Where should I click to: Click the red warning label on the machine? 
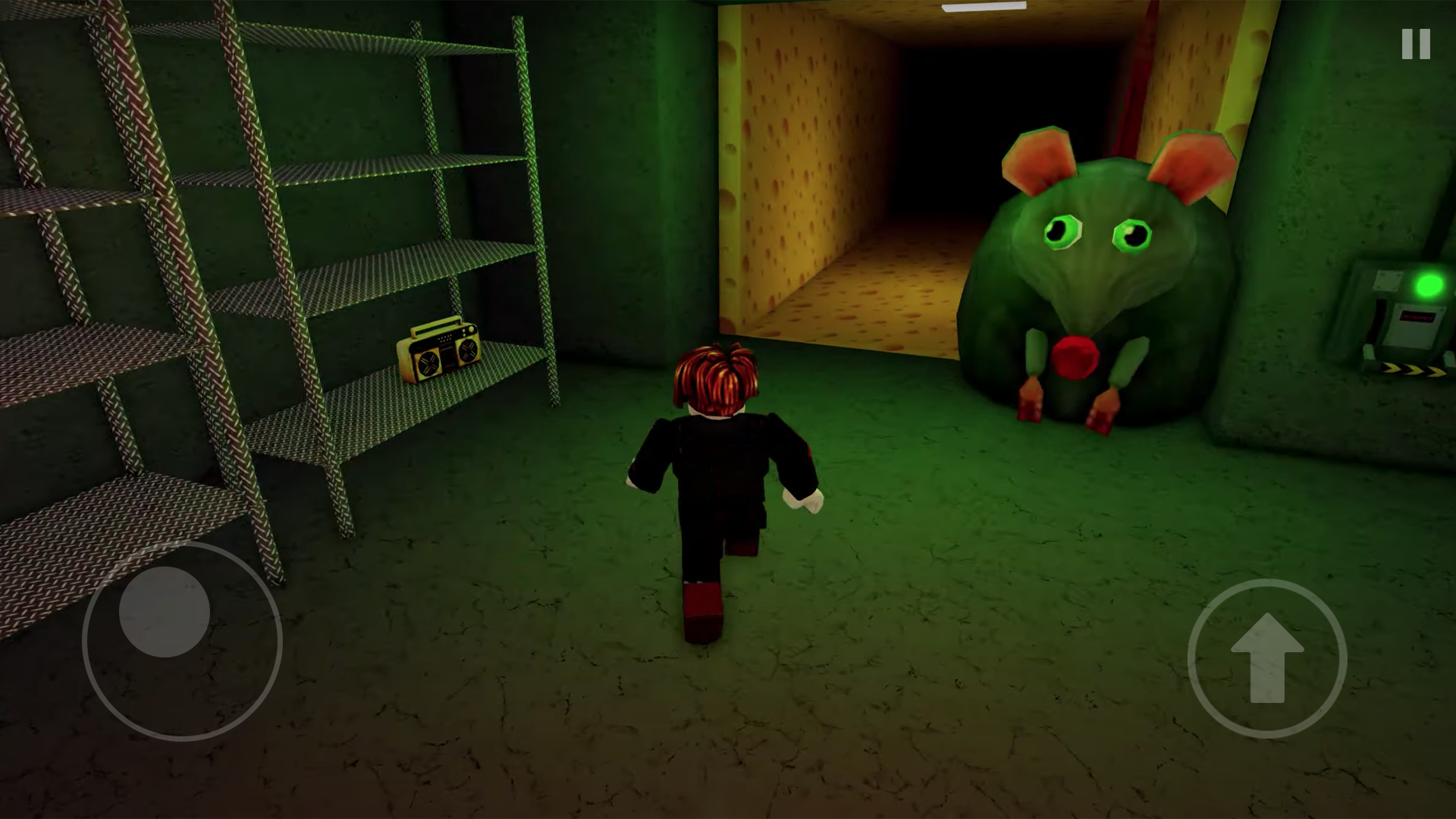[x=1418, y=315]
